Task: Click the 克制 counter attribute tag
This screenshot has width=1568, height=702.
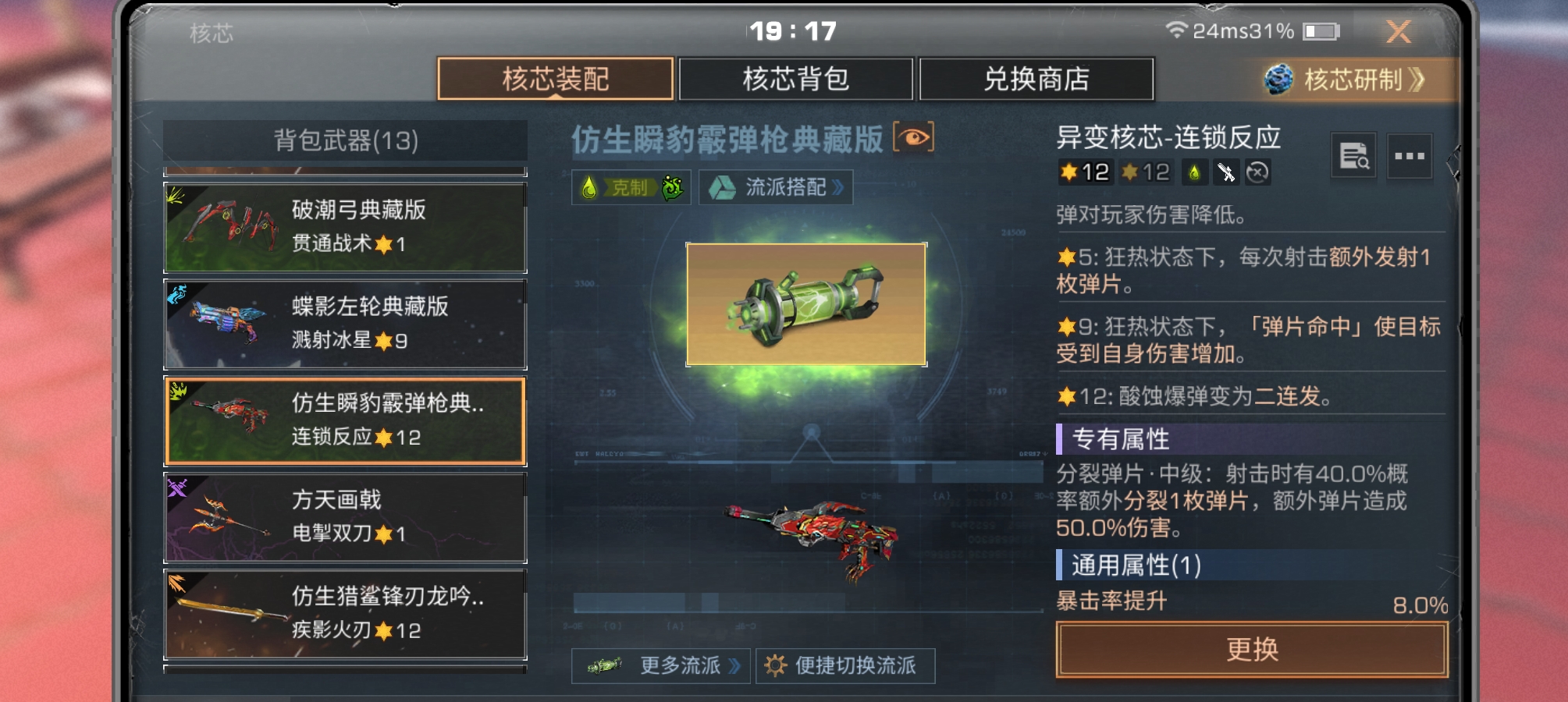Action: coord(631,187)
